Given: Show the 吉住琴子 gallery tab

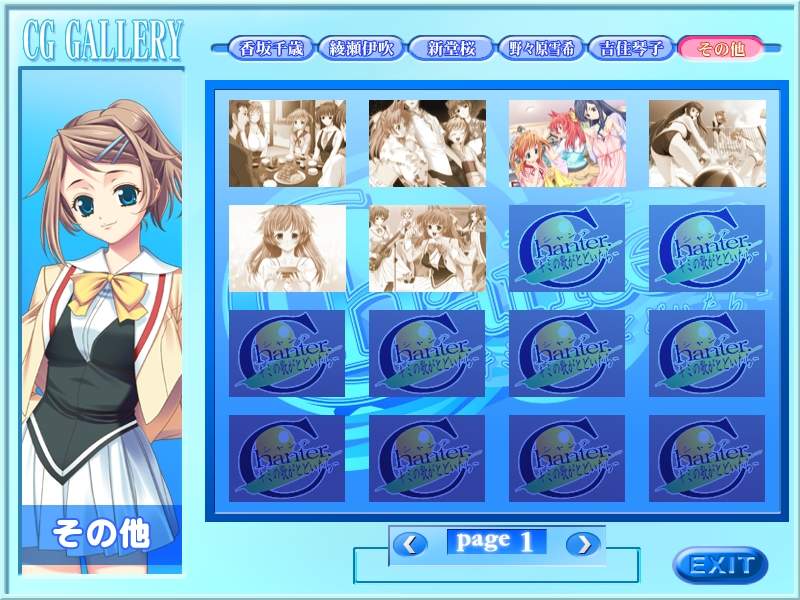Looking at the screenshot, I should pos(630,47).
